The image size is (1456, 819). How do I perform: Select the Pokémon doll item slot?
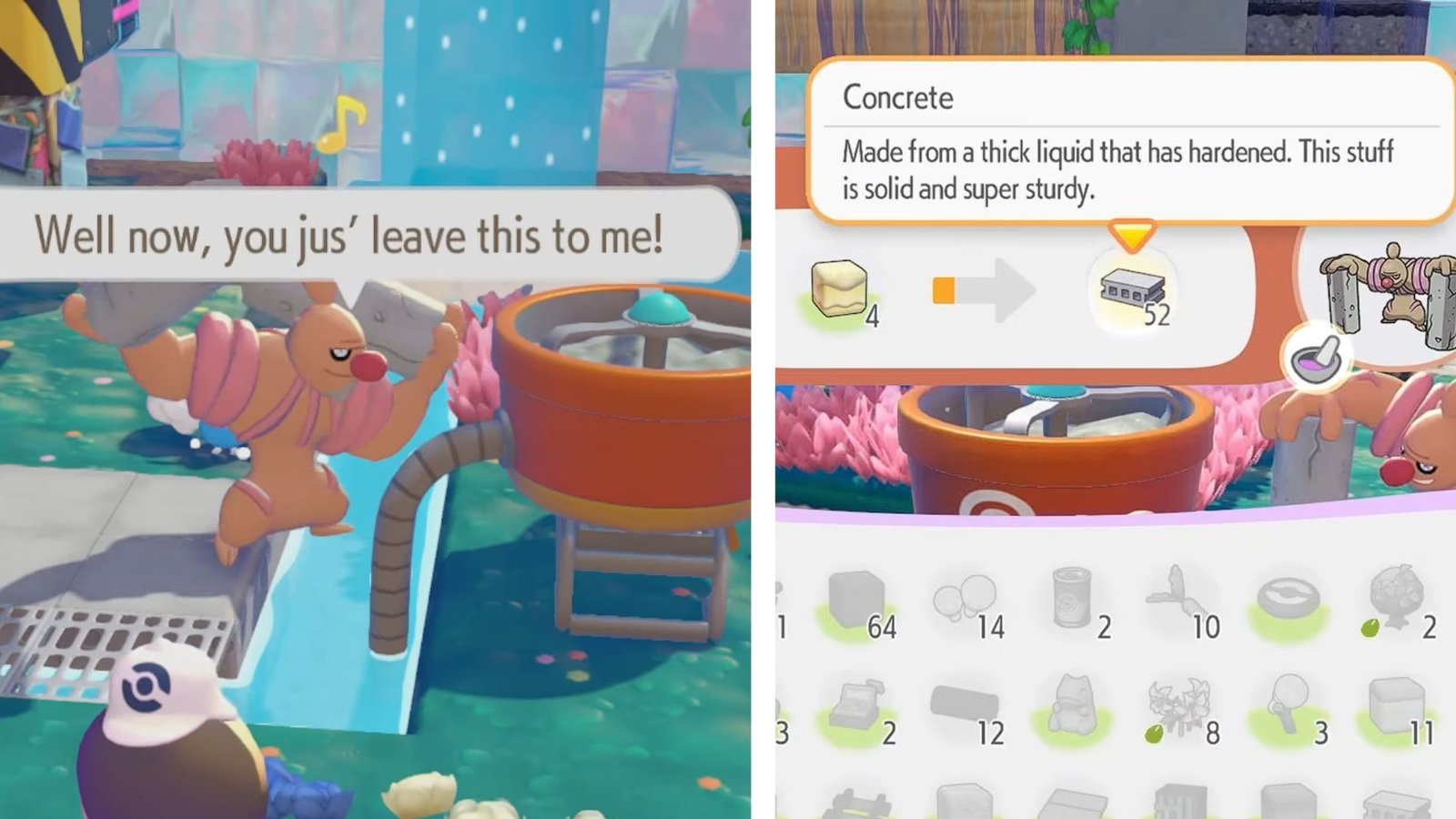click(1074, 709)
